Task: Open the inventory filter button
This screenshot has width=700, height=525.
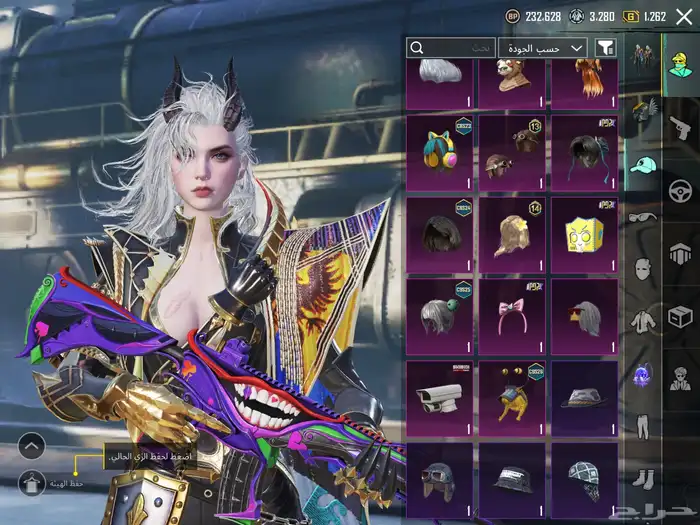Action: pos(605,47)
